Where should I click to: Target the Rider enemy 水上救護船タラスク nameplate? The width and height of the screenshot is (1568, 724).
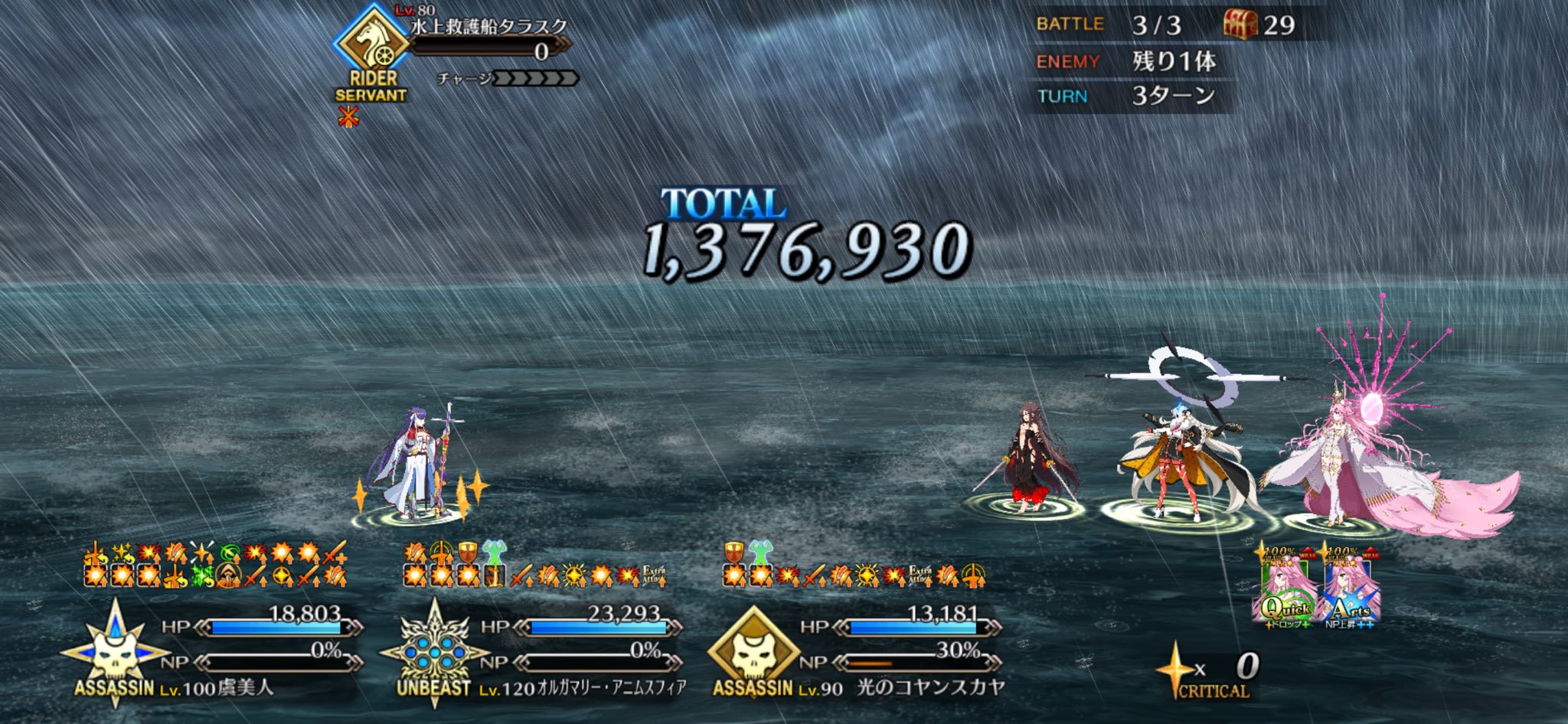pyautogui.click(x=488, y=28)
